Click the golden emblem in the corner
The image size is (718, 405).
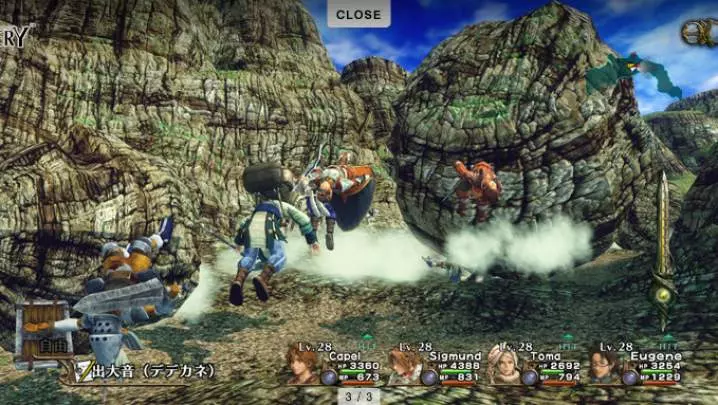[702, 33]
